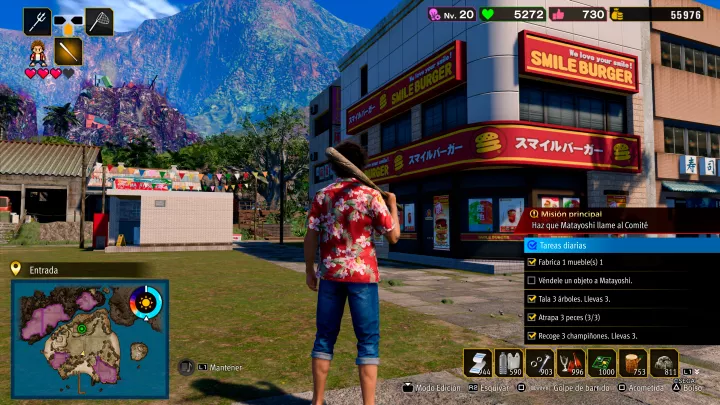The image size is (720, 405).
Task: Choose the baseball bat weapon slot
Action: tap(68, 51)
